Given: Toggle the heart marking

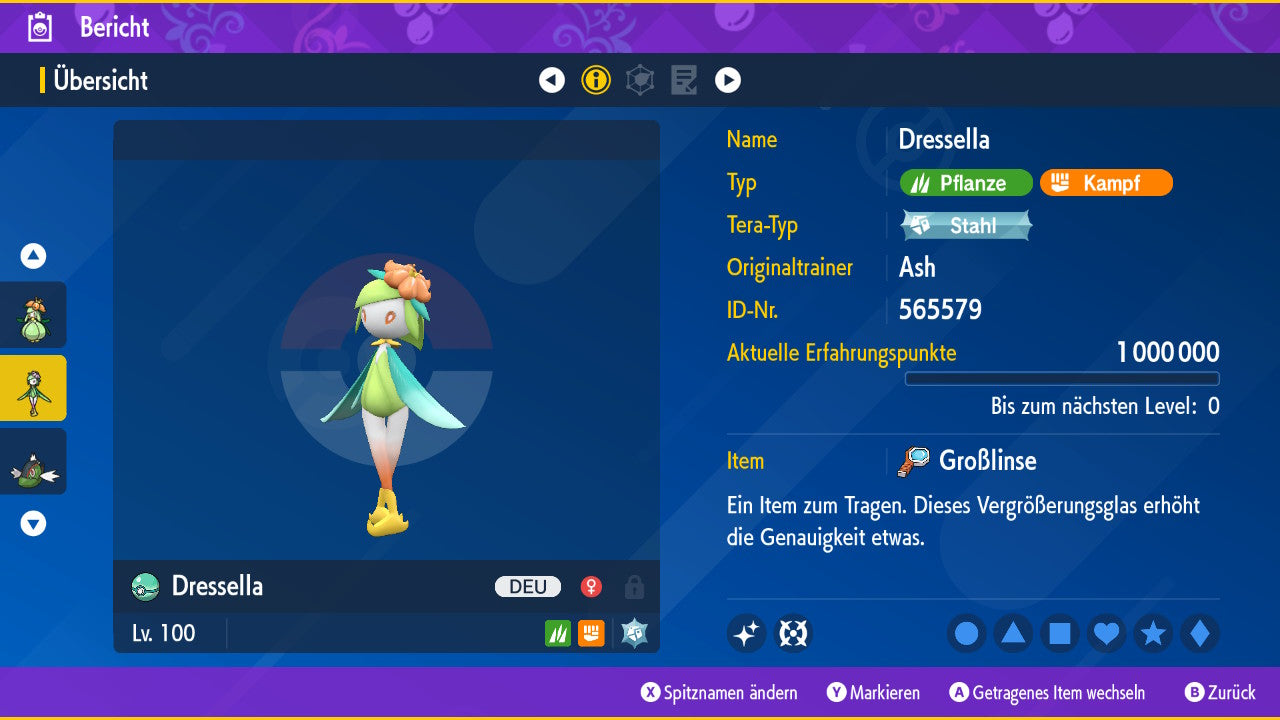Looking at the screenshot, I should pyautogui.click(x=1107, y=633).
